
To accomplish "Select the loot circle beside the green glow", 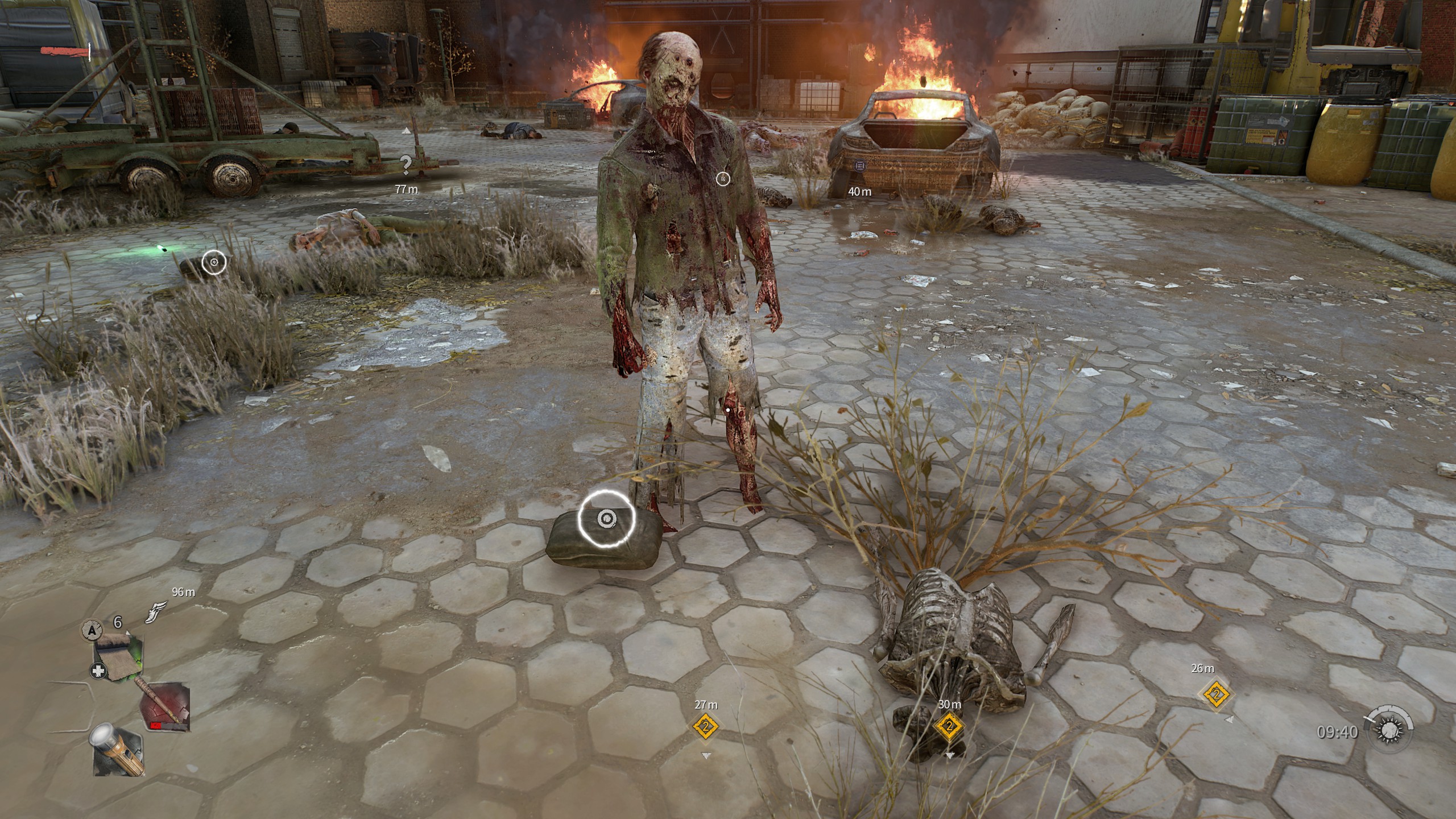I will point(214,262).
